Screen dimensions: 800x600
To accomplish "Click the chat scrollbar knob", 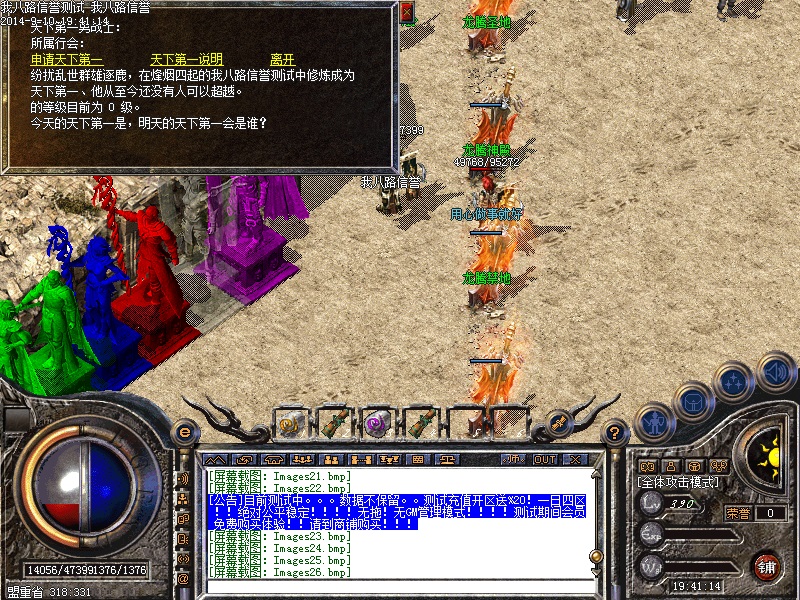I will [595, 556].
